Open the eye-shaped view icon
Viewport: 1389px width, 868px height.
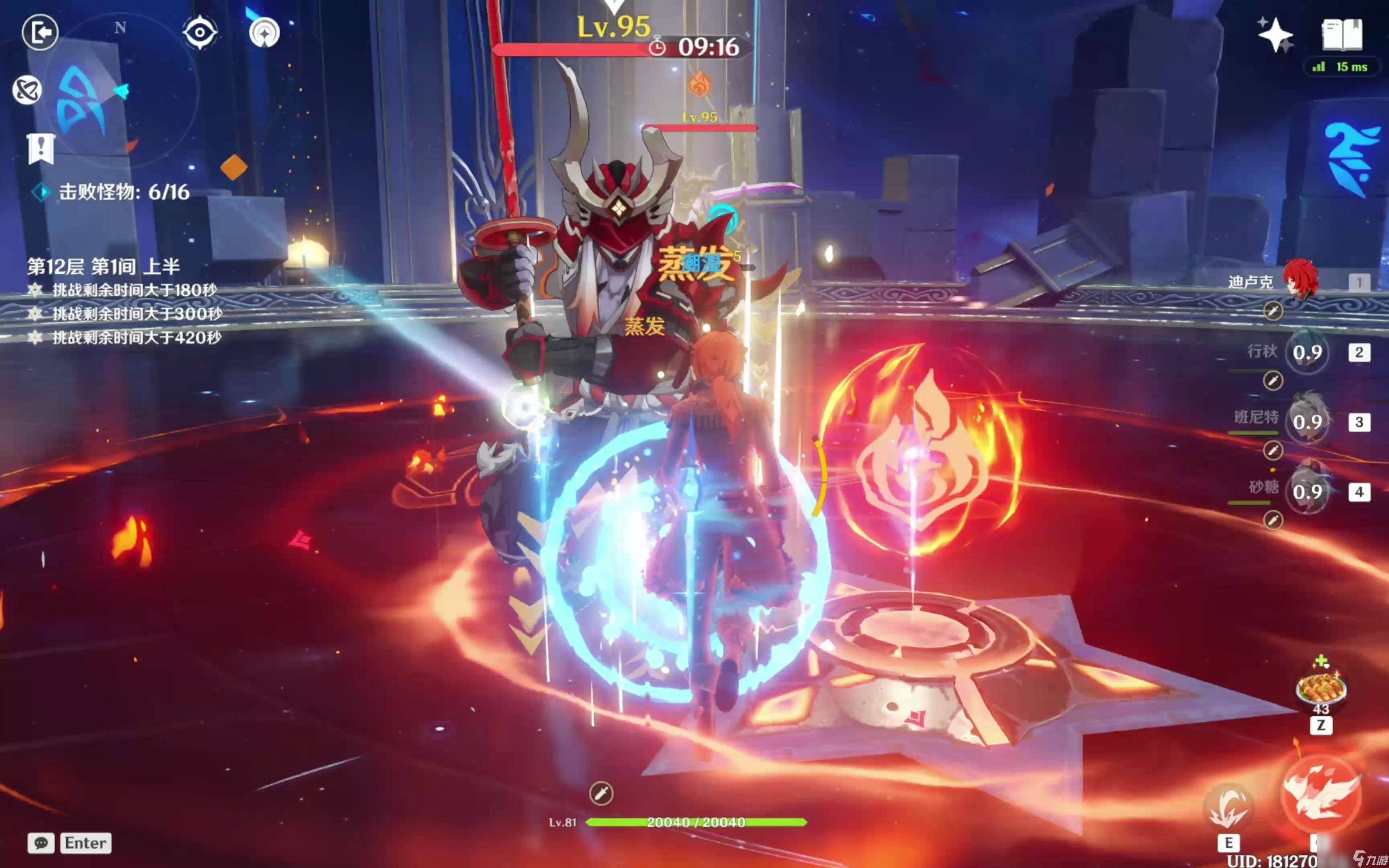[200, 32]
